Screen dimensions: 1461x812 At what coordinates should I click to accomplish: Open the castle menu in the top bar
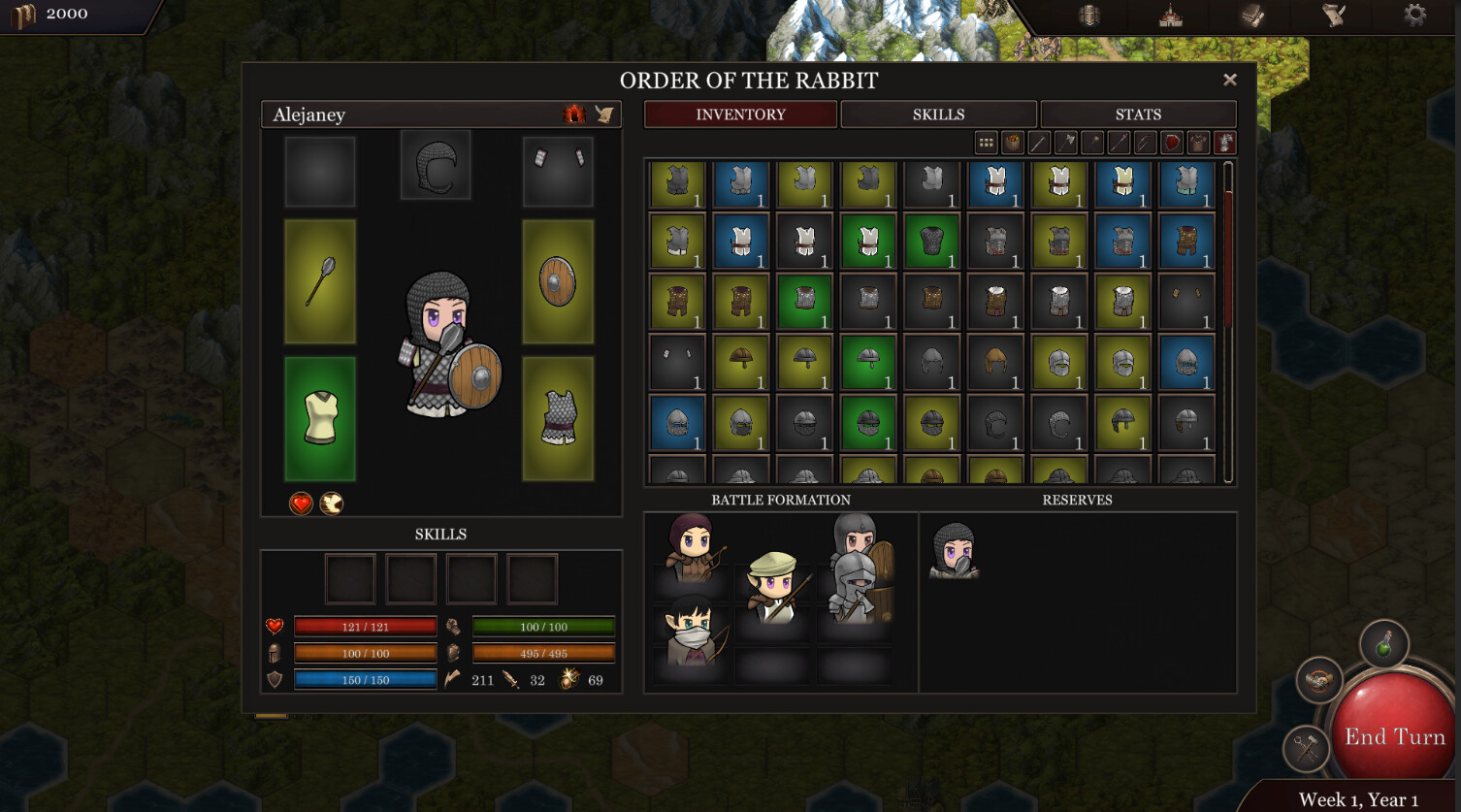[x=1169, y=16]
